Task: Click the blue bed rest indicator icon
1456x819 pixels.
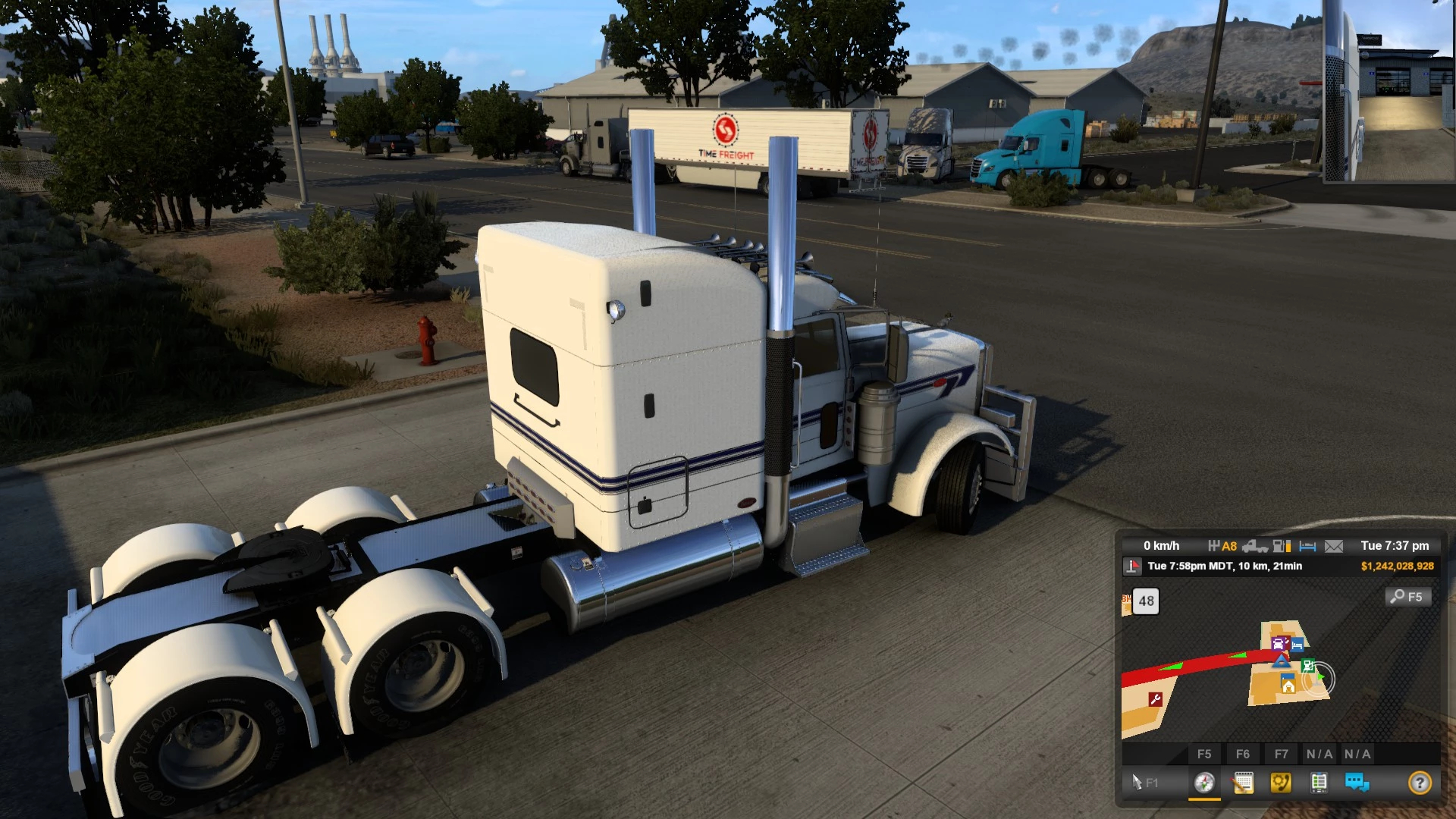Action: 1307,546
